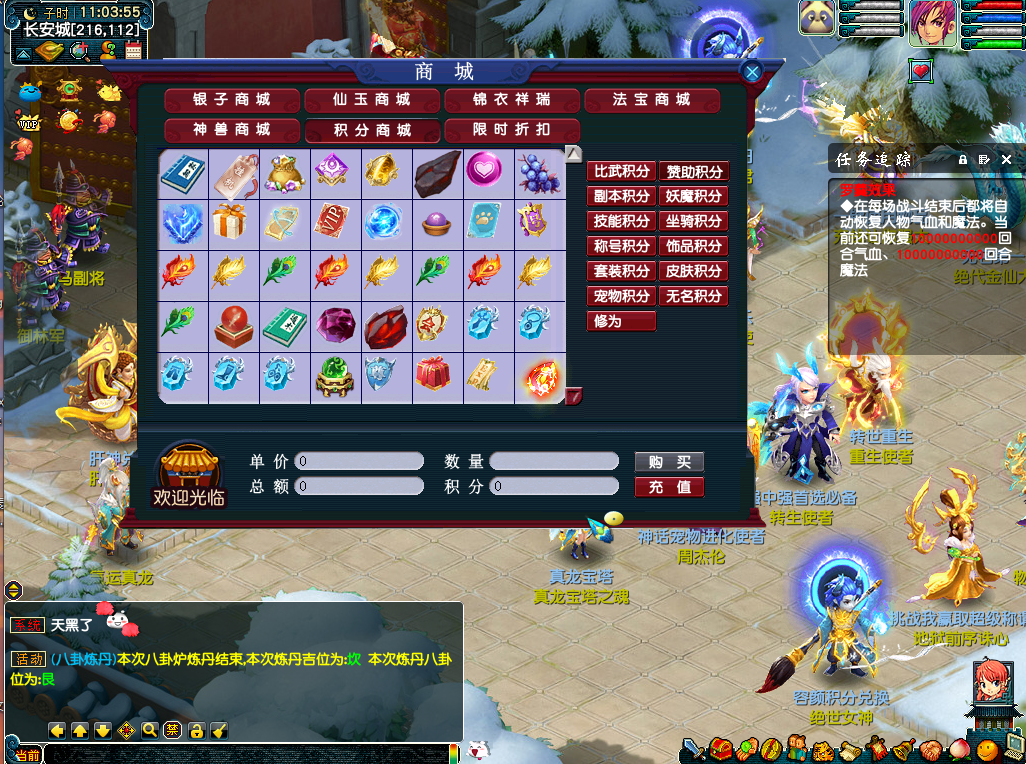Open the 宠物积分 category
The width and height of the screenshot is (1026, 764).
[621, 296]
